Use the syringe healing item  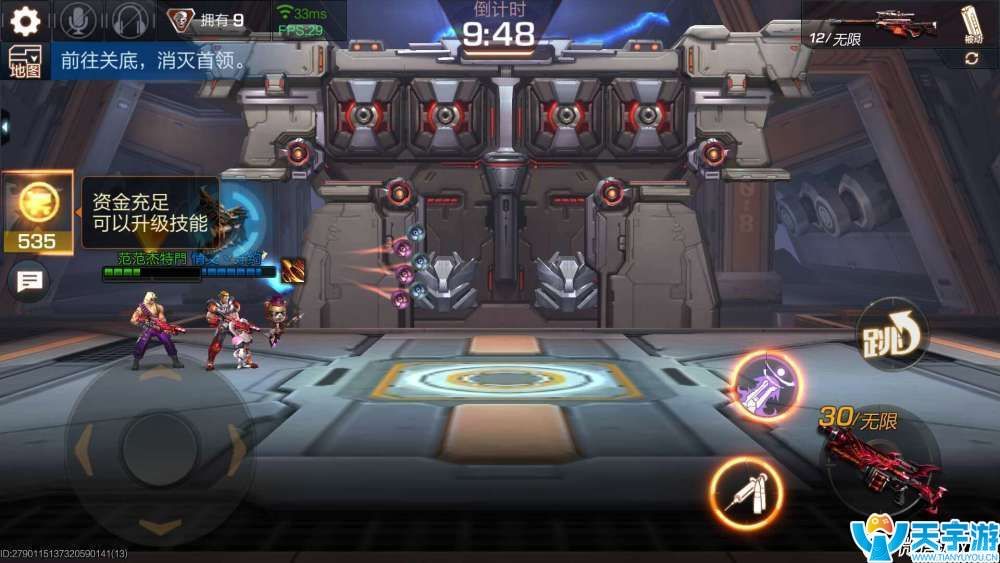[x=746, y=492]
